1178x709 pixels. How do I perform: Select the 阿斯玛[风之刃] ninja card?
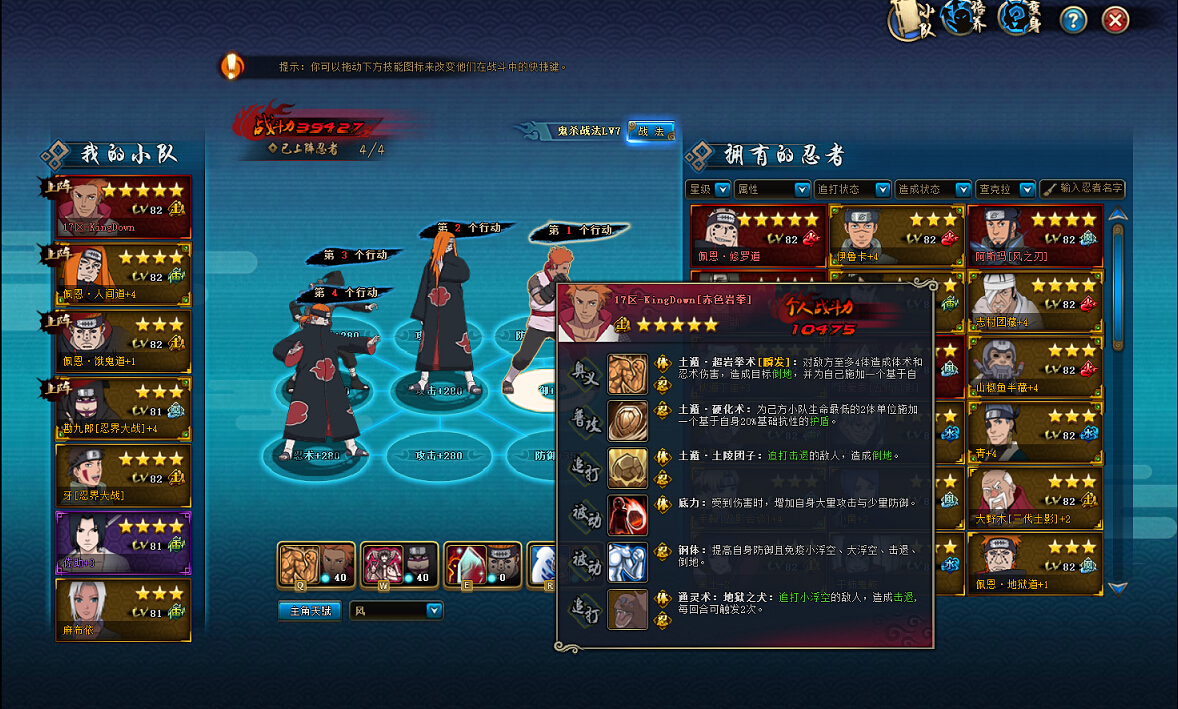1035,236
